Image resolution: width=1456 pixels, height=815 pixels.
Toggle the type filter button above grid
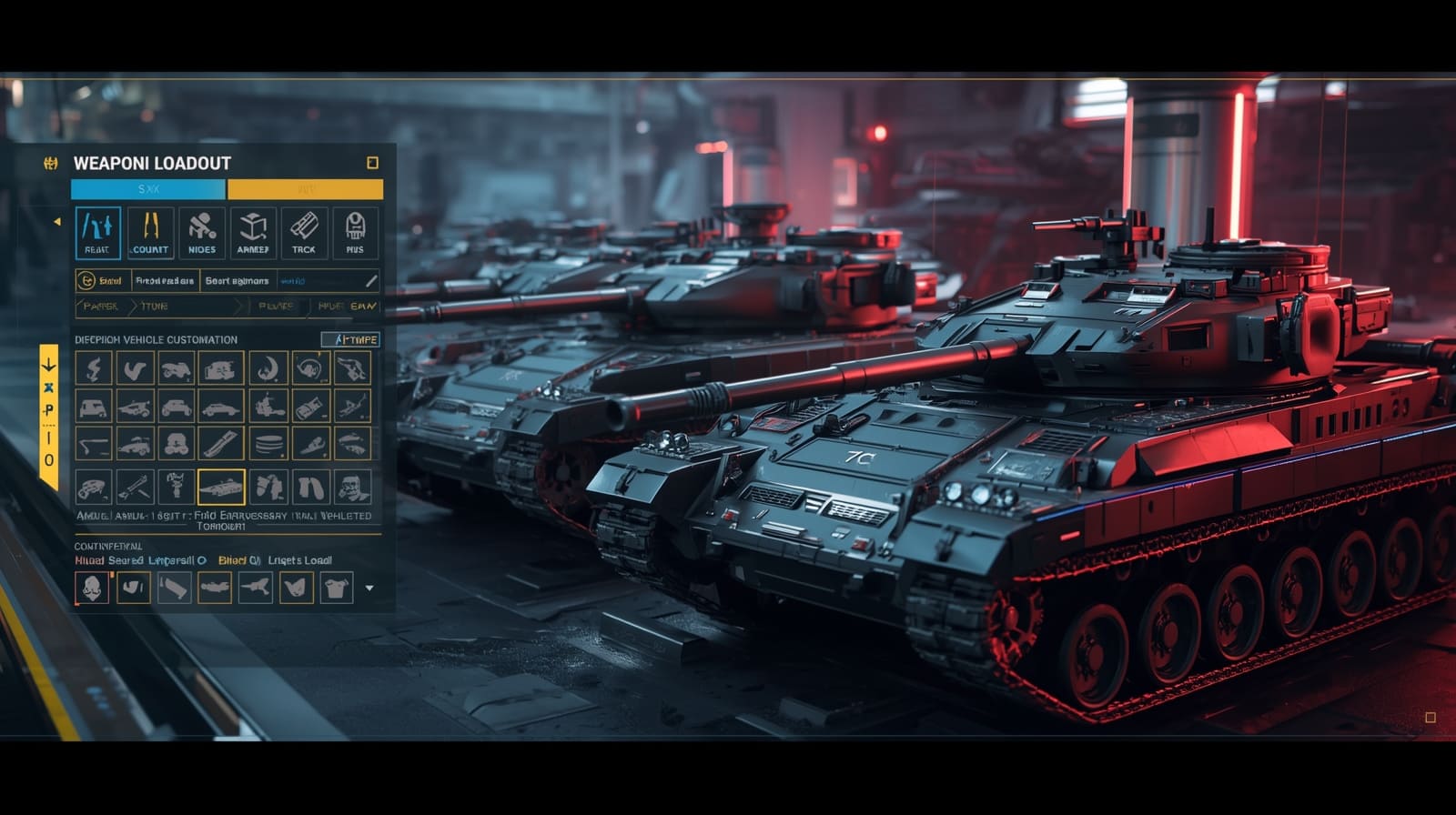(x=350, y=339)
